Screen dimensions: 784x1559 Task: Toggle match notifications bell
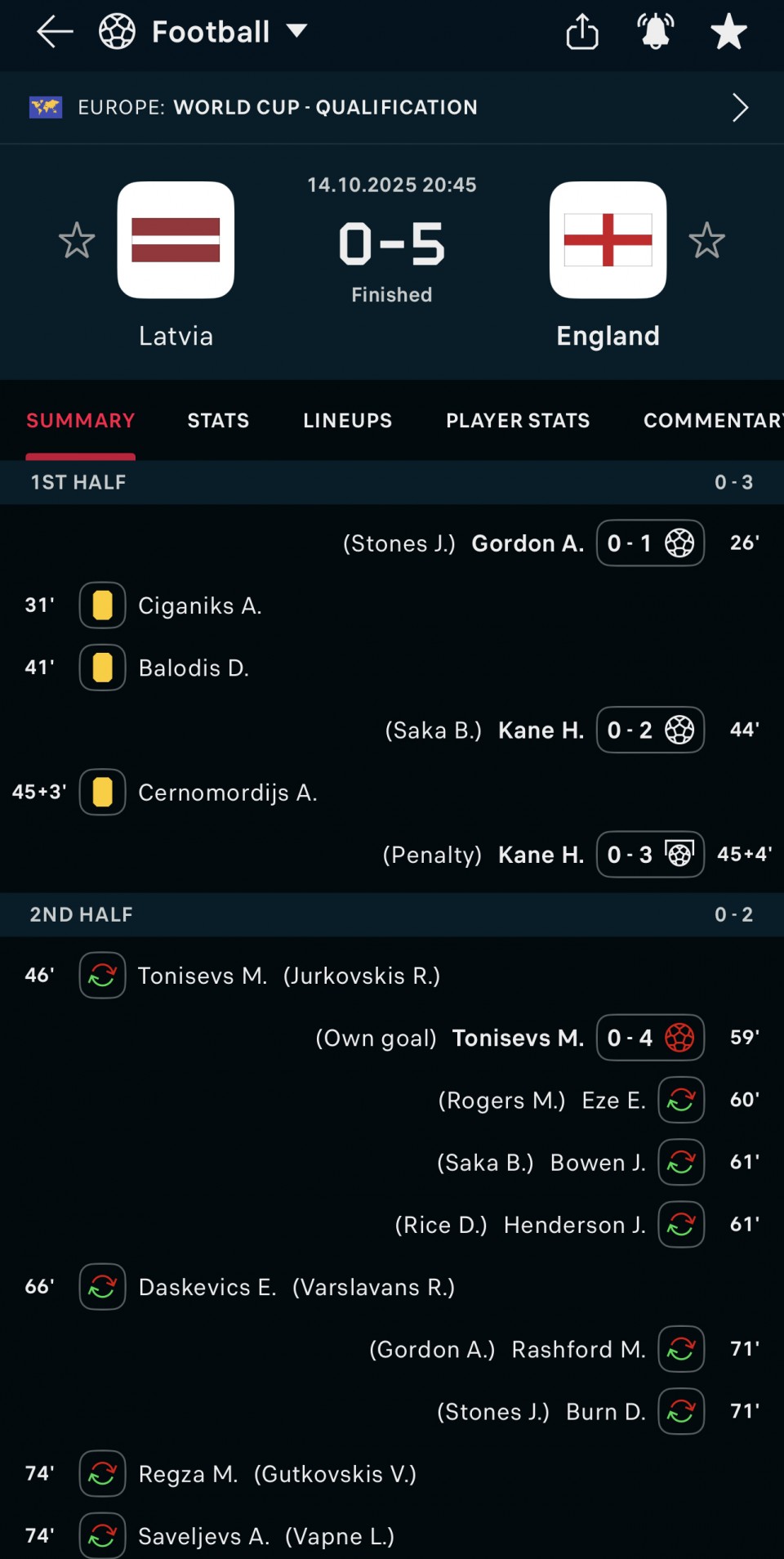655,32
